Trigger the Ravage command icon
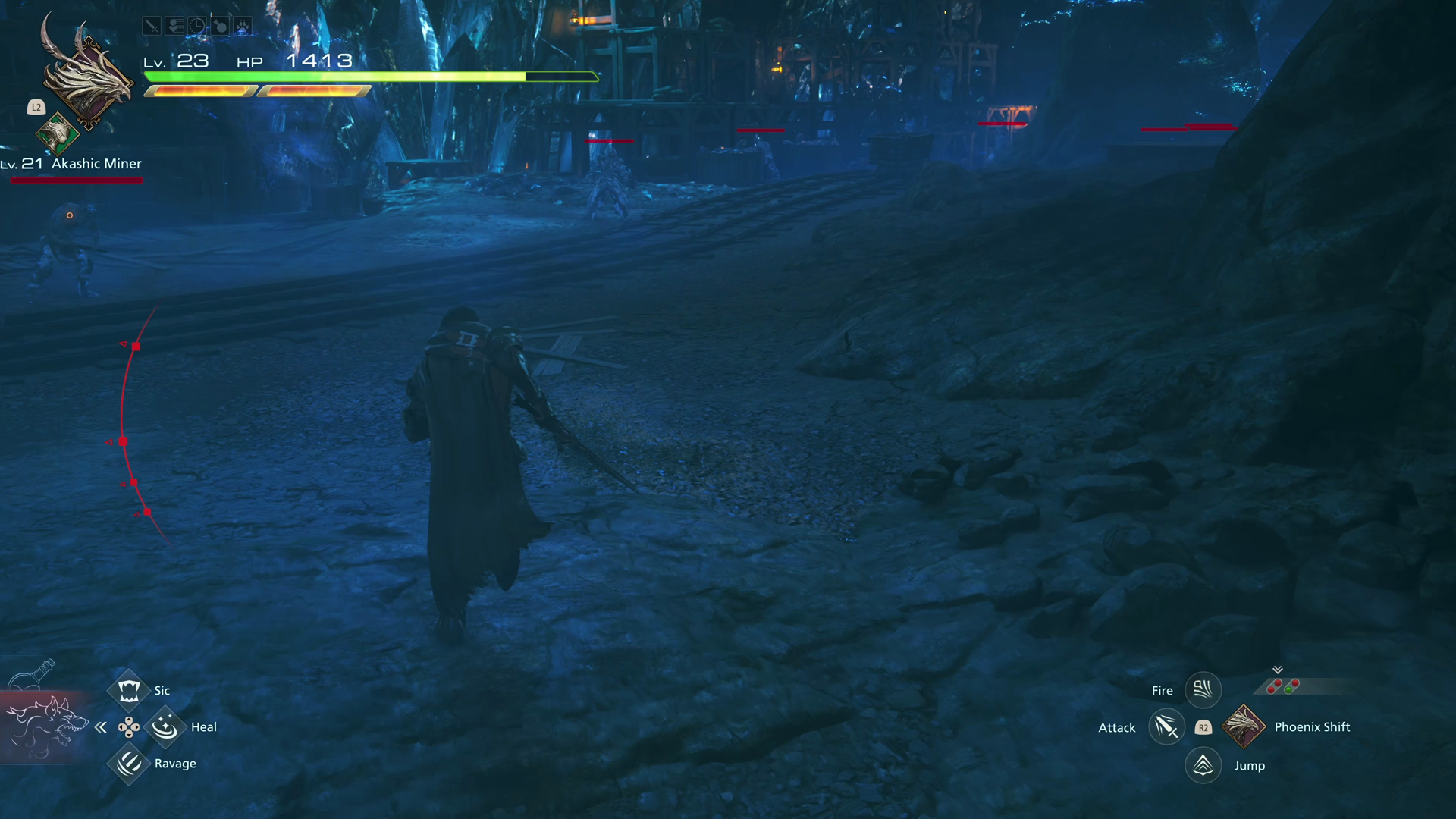This screenshot has width=1456, height=819. 128,764
